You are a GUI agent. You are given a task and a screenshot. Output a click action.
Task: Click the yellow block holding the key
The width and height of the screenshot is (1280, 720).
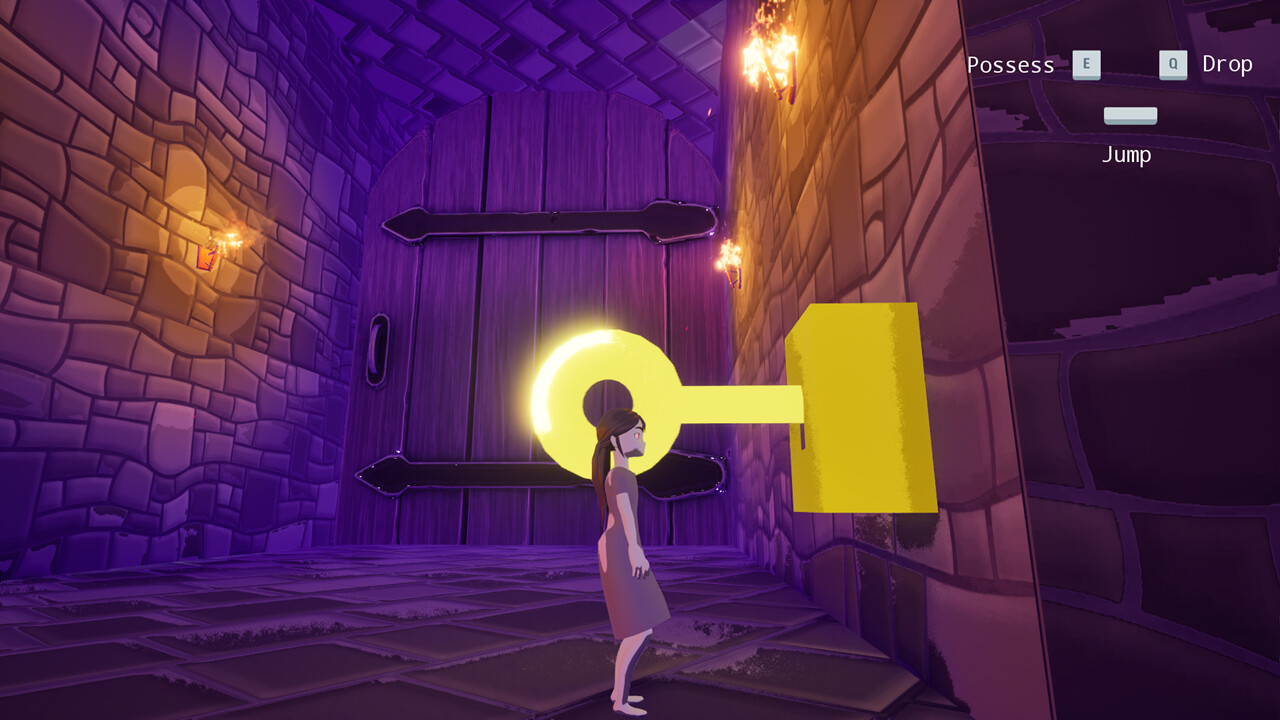point(860,410)
